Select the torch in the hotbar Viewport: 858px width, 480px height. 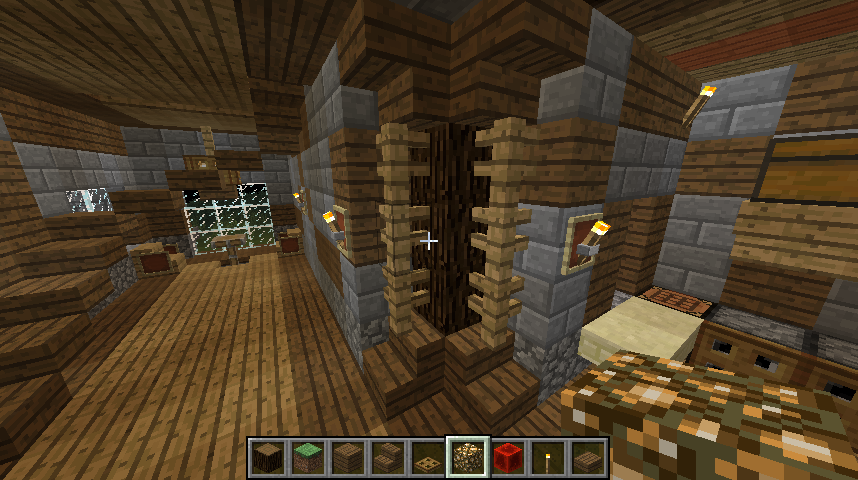[x=547, y=458]
